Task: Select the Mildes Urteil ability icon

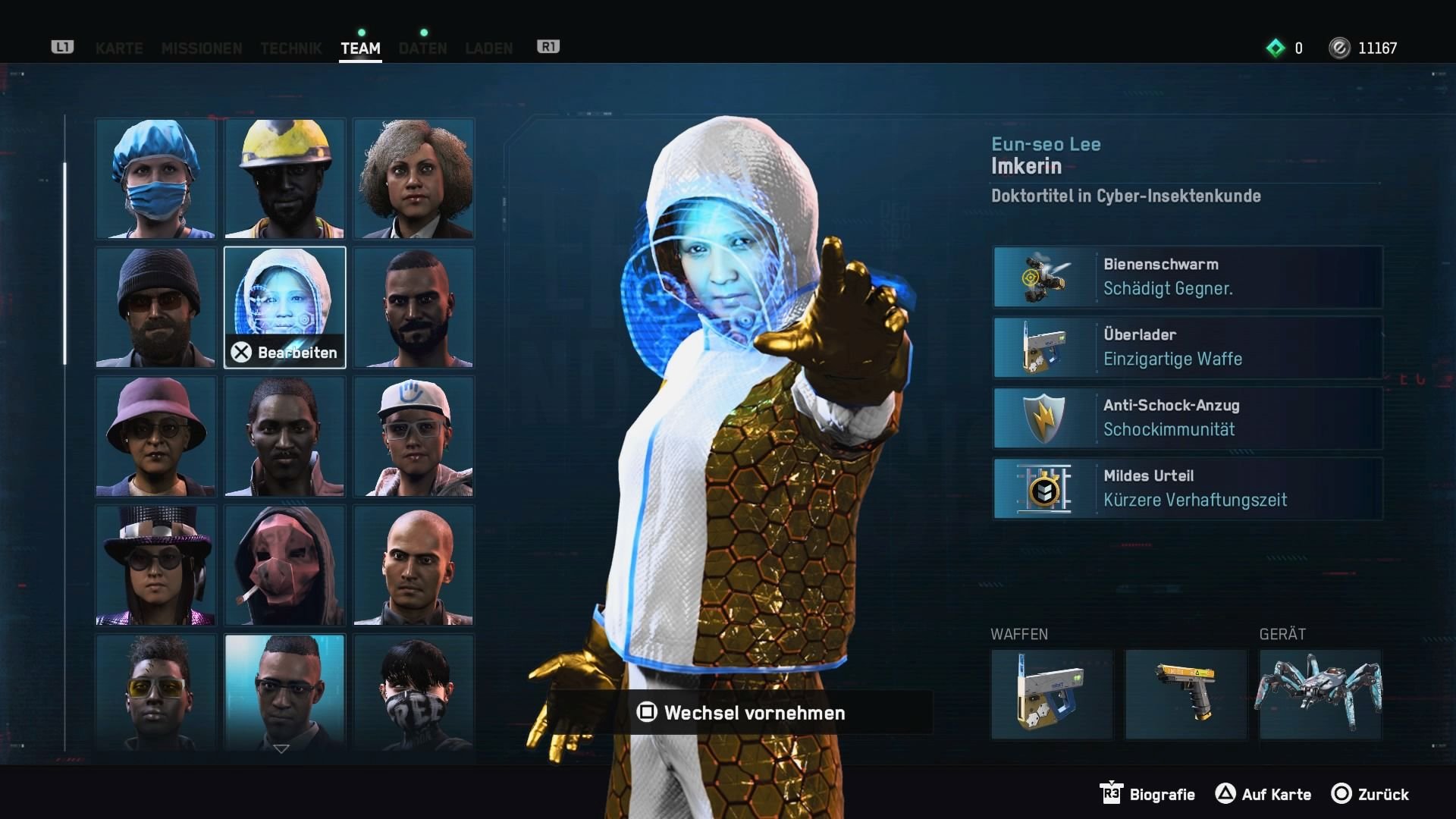Action: point(1043,488)
